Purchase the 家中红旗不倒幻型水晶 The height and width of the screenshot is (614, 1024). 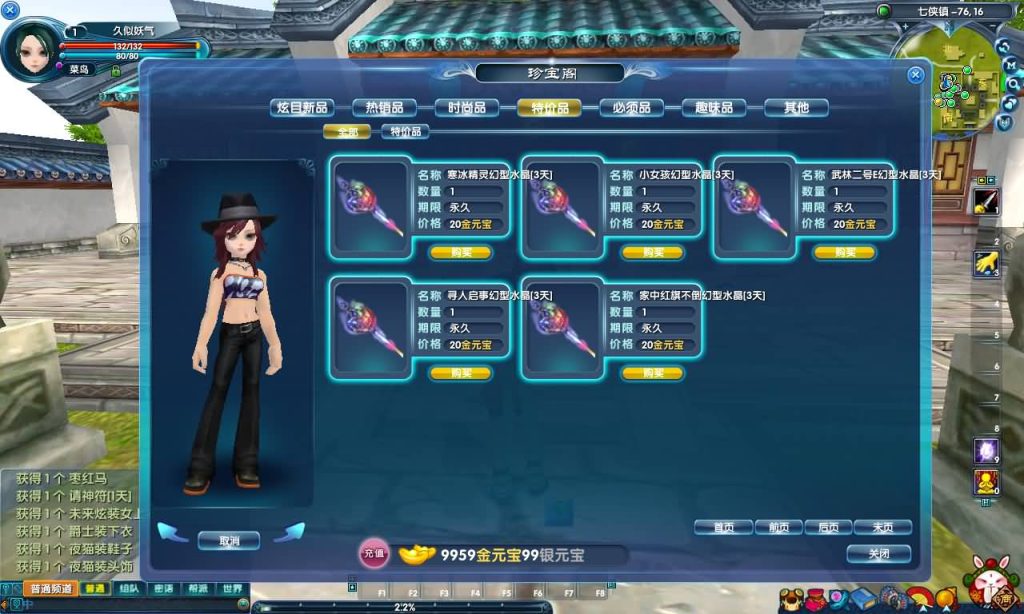[x=653, y=373]
